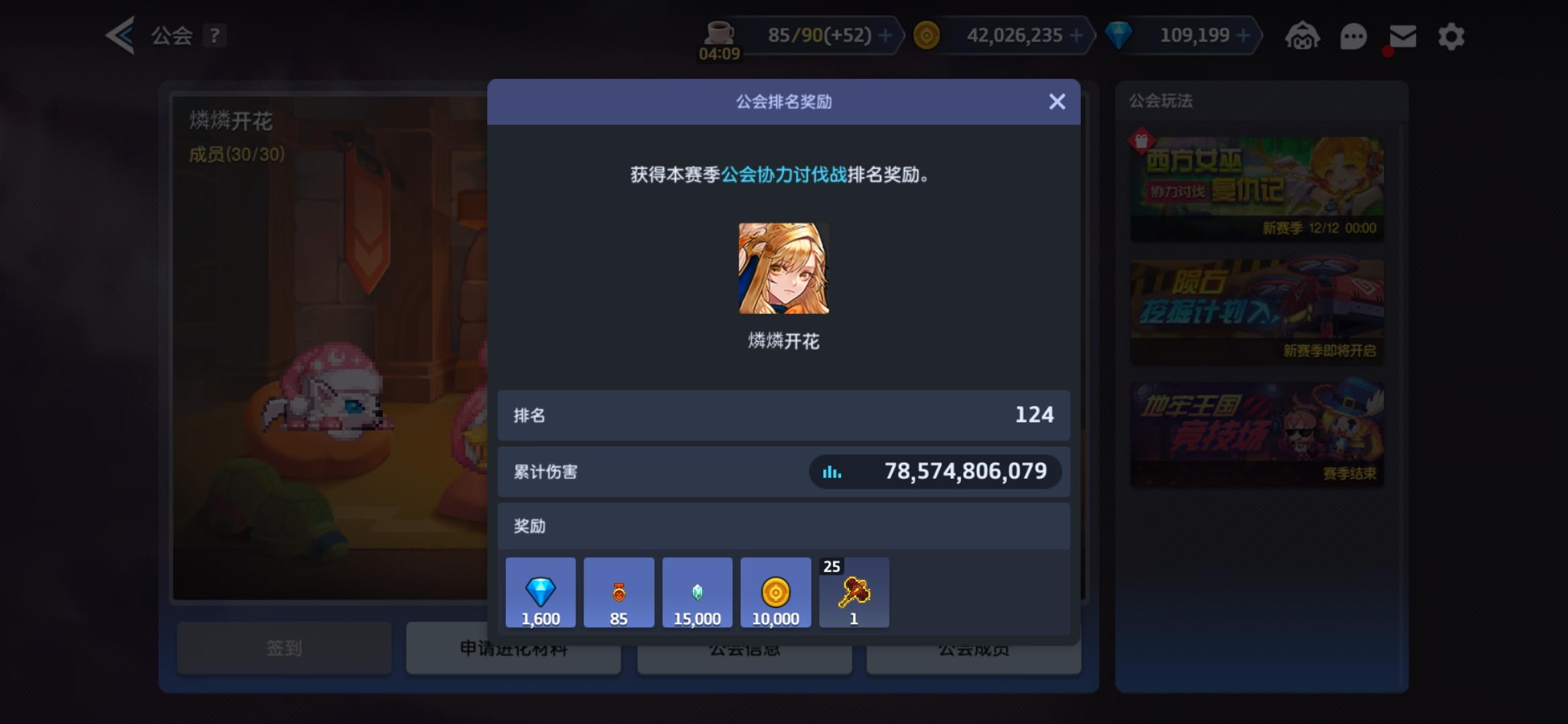Close the 公会排名奖励 popup

1057,102
